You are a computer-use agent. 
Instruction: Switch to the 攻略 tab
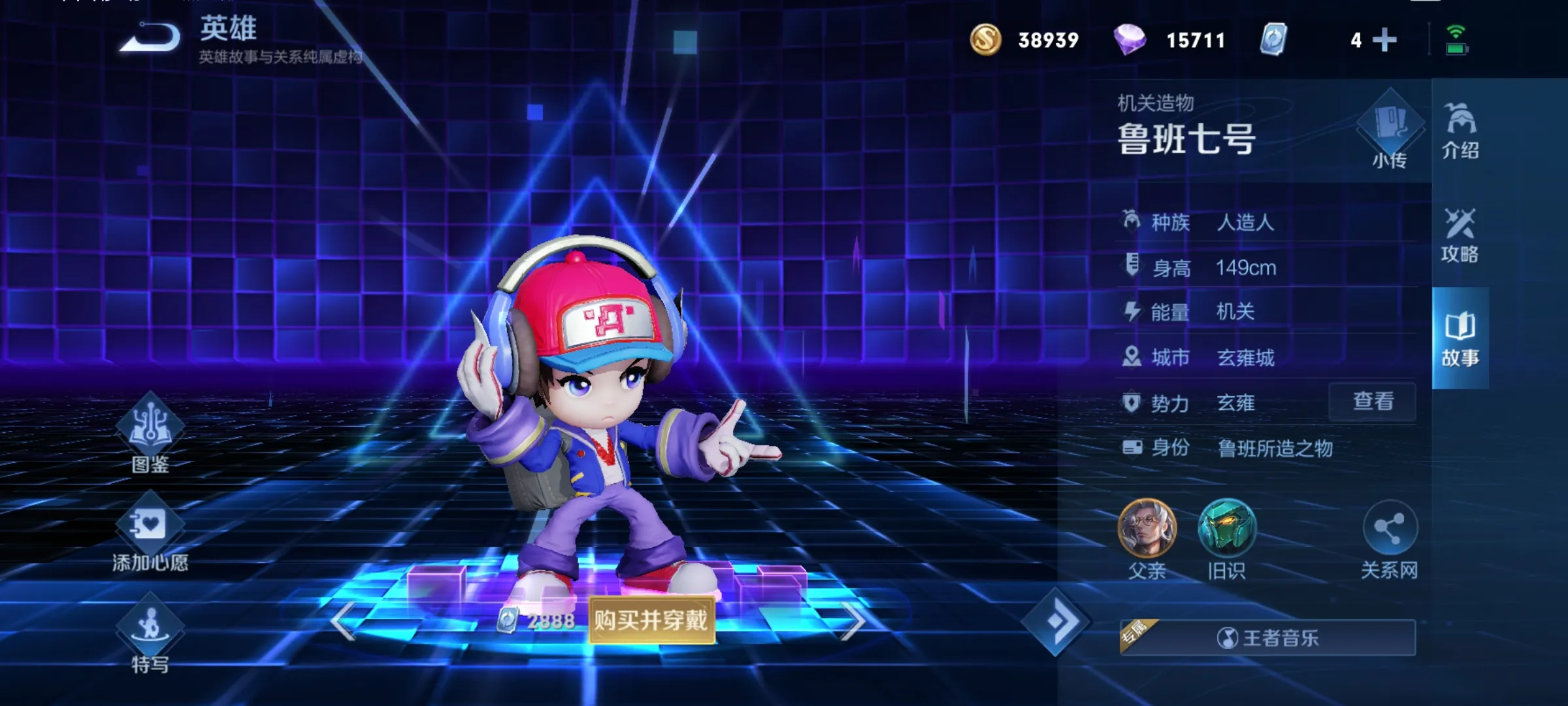[x=1460, y=235]
